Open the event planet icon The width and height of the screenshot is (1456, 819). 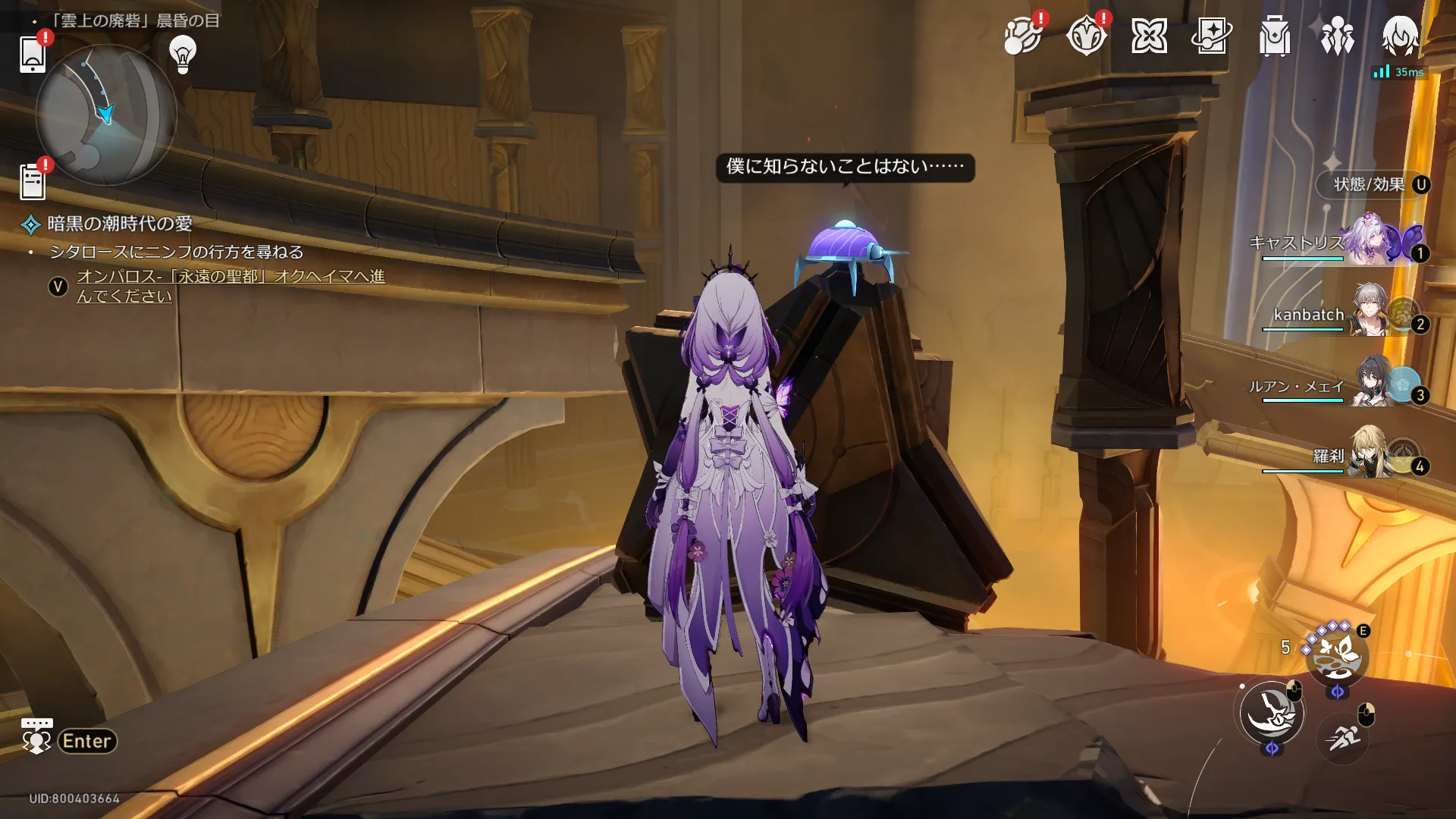click(x=1022, y=36)
